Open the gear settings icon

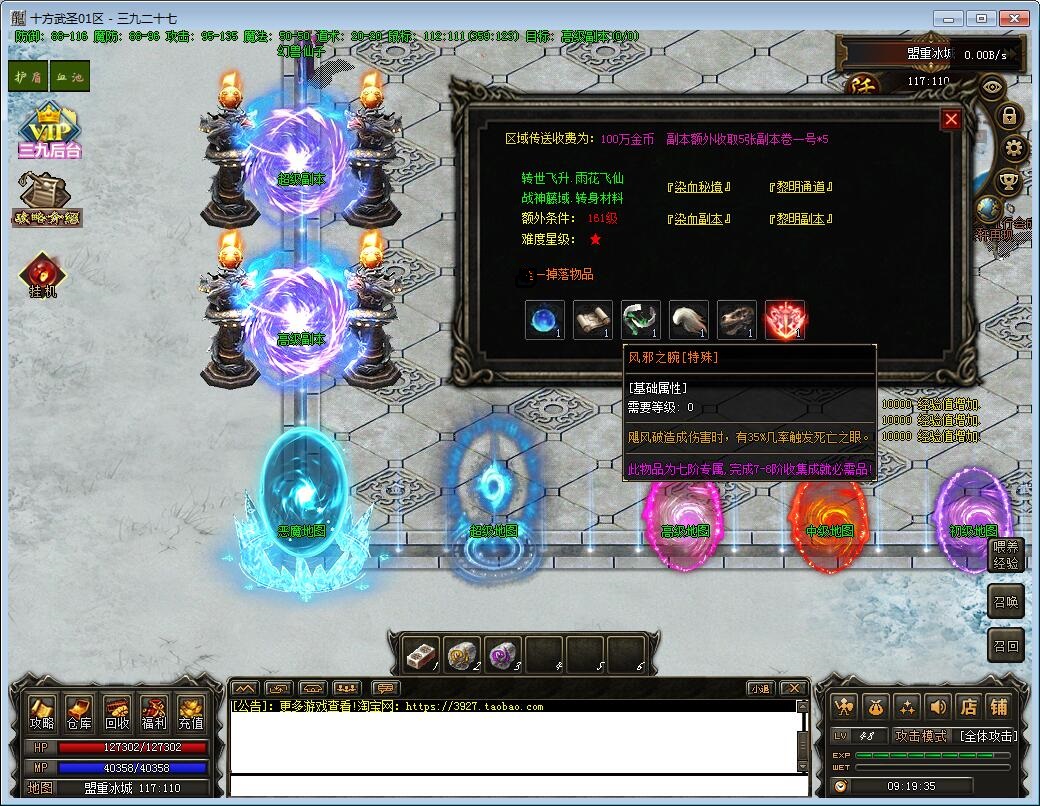(x=1014, y=150)
